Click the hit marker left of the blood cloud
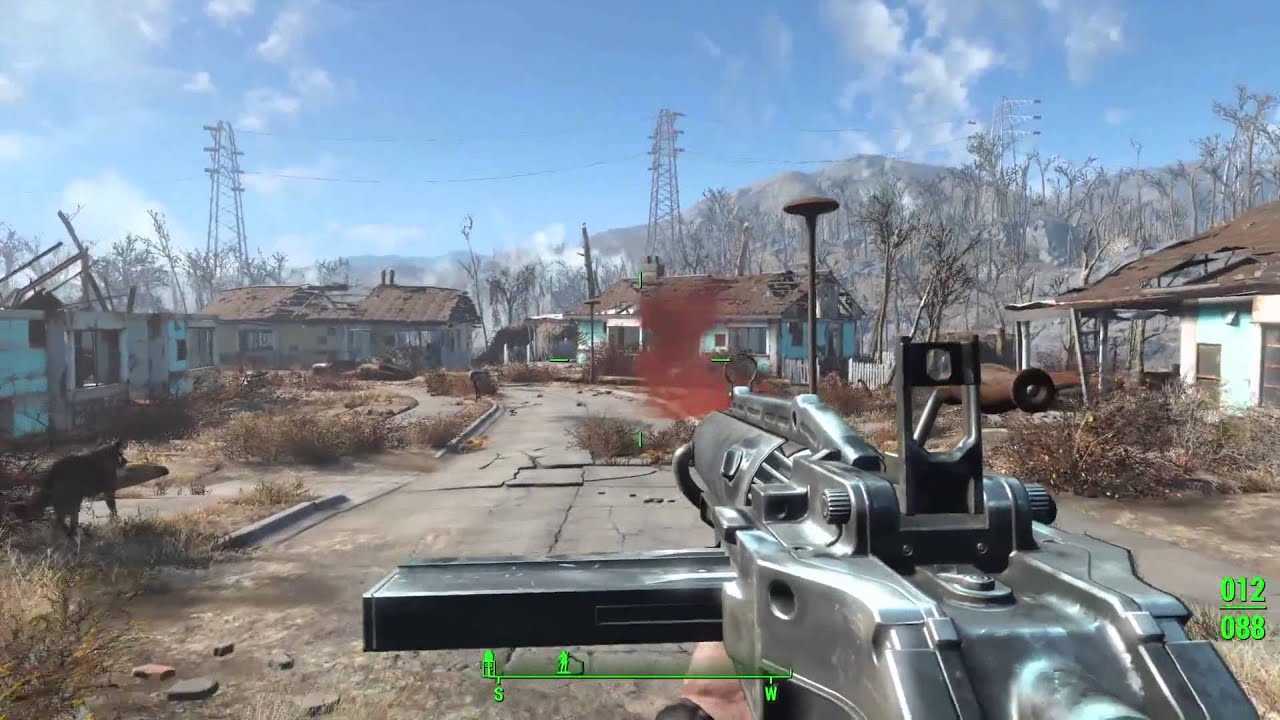This screenshot has height=720, width=1280. click(x=557, y=360)
